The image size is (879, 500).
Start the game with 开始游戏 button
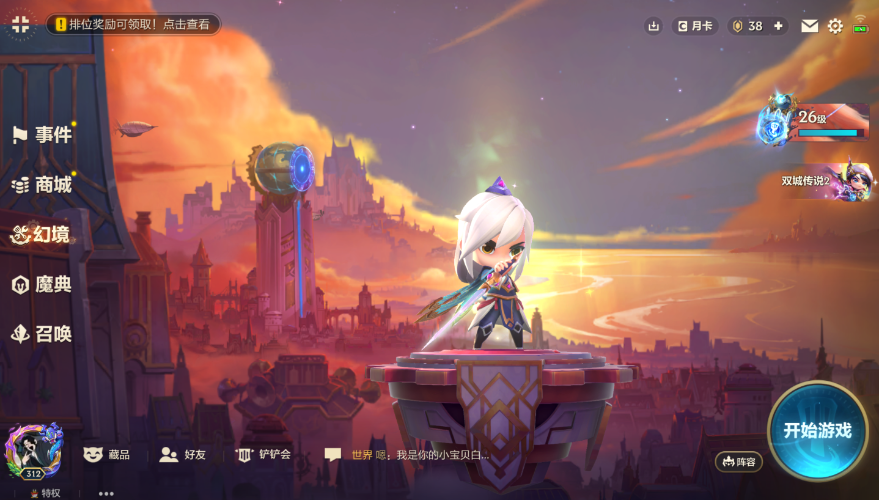[817, 431]
